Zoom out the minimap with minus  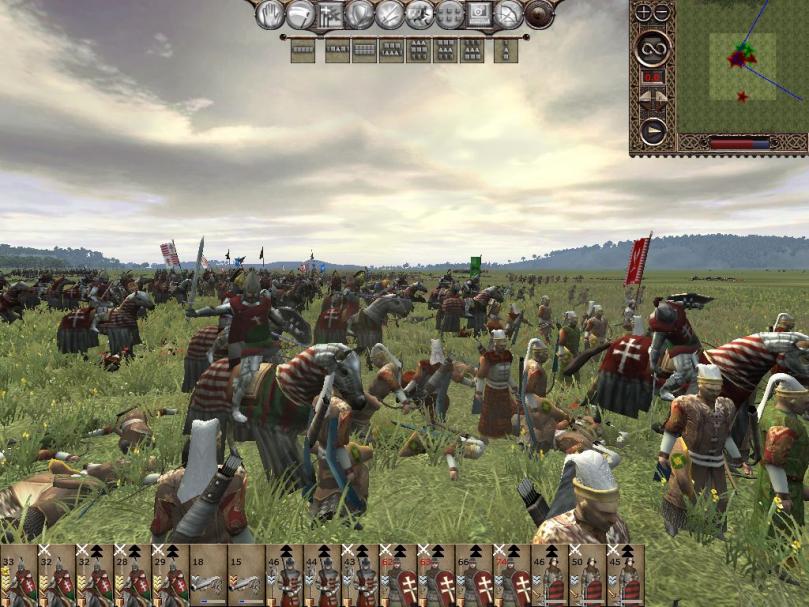[x=662, y=13]
